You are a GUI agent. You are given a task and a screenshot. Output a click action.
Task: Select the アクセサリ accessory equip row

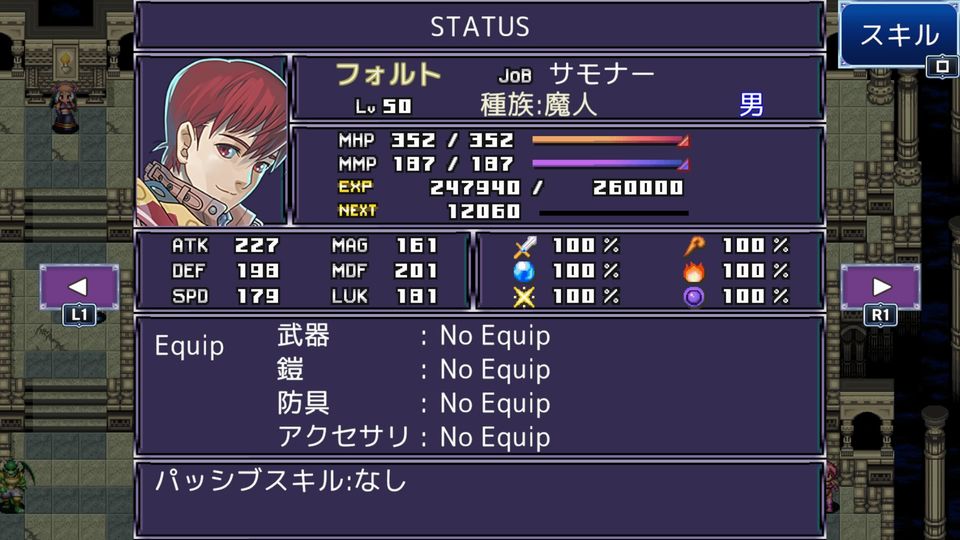(x=413, y=437)
